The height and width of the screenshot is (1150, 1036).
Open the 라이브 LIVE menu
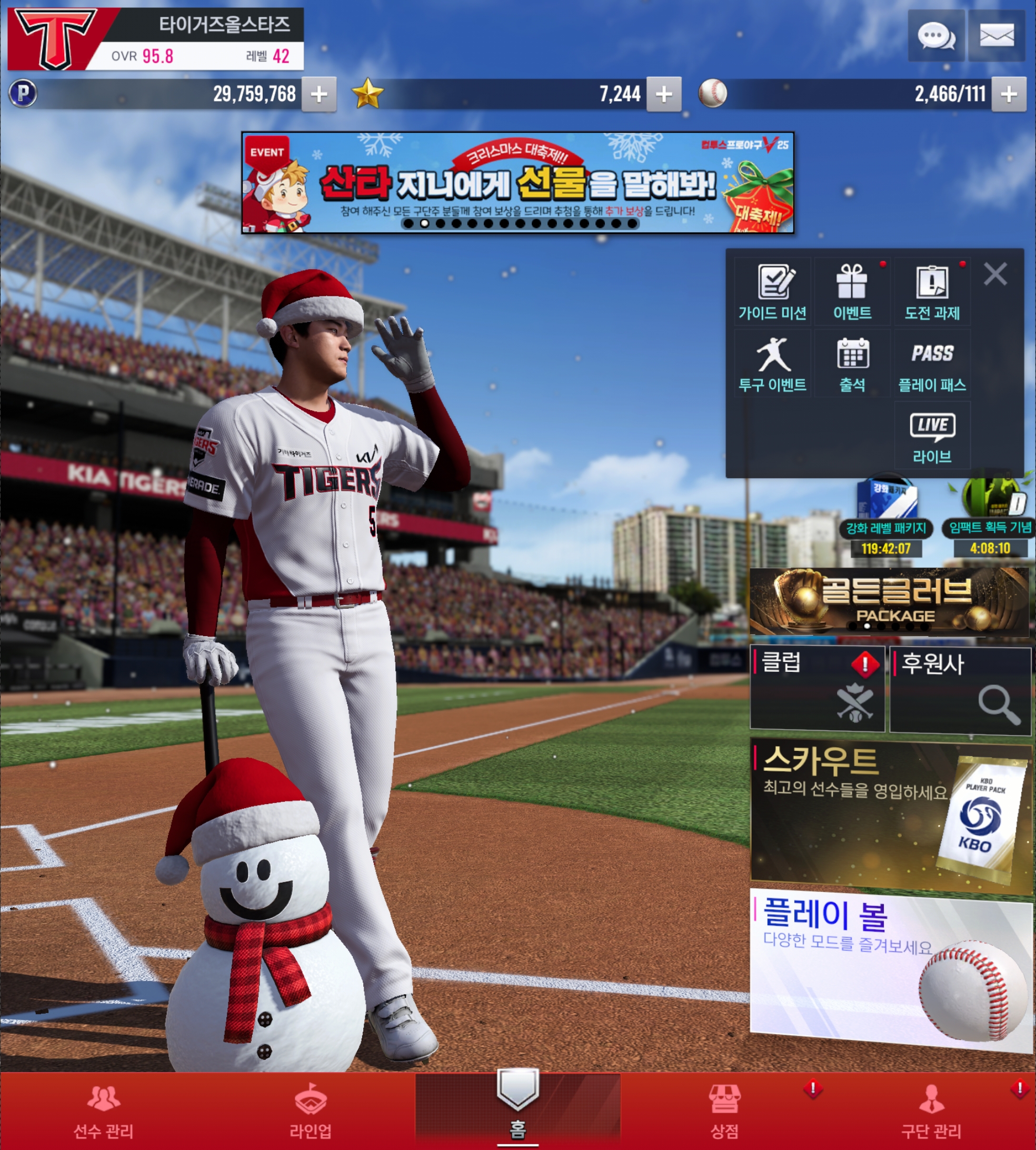(x=932, y=435)
